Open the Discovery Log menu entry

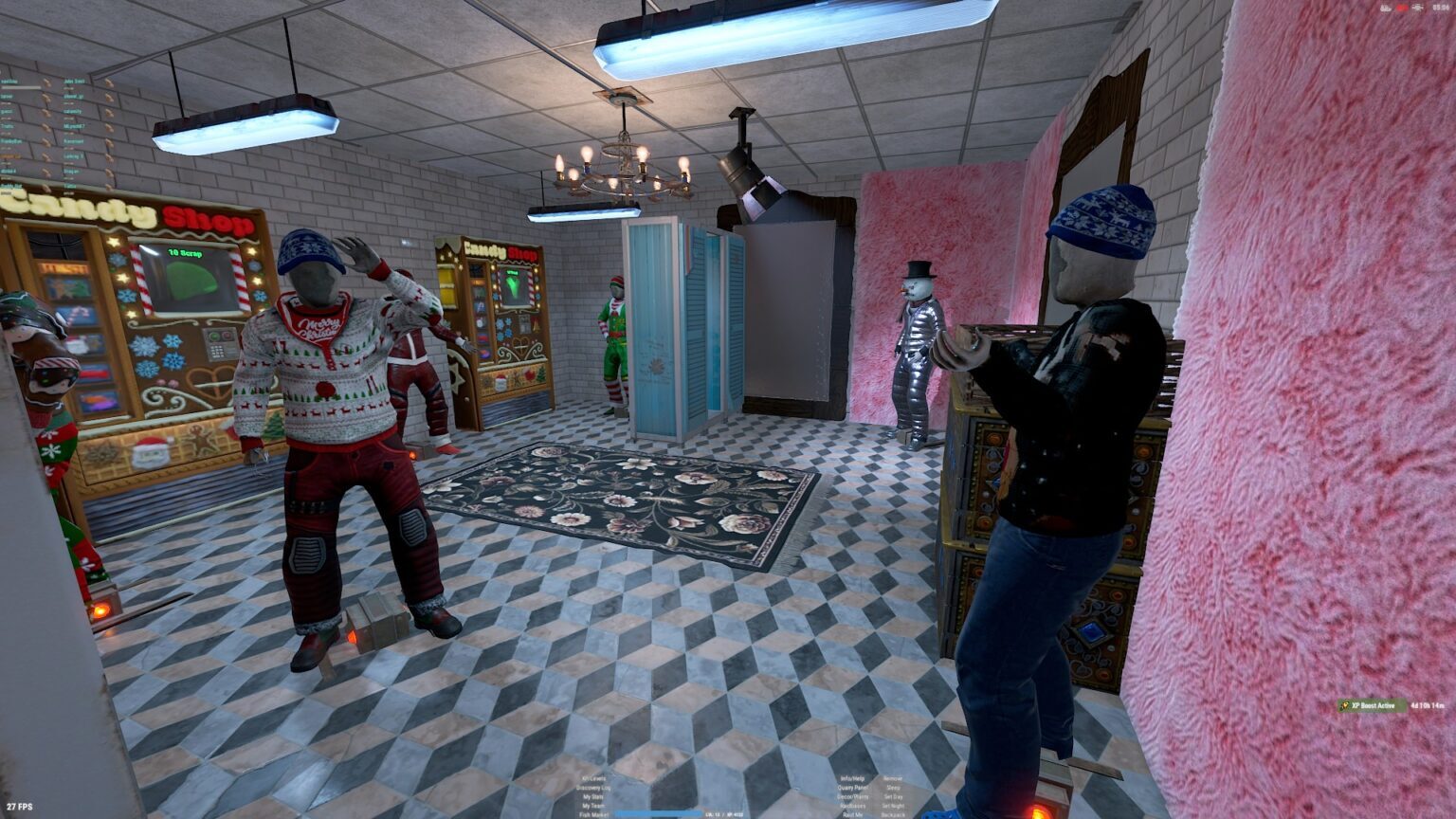[x=593, y=788]
